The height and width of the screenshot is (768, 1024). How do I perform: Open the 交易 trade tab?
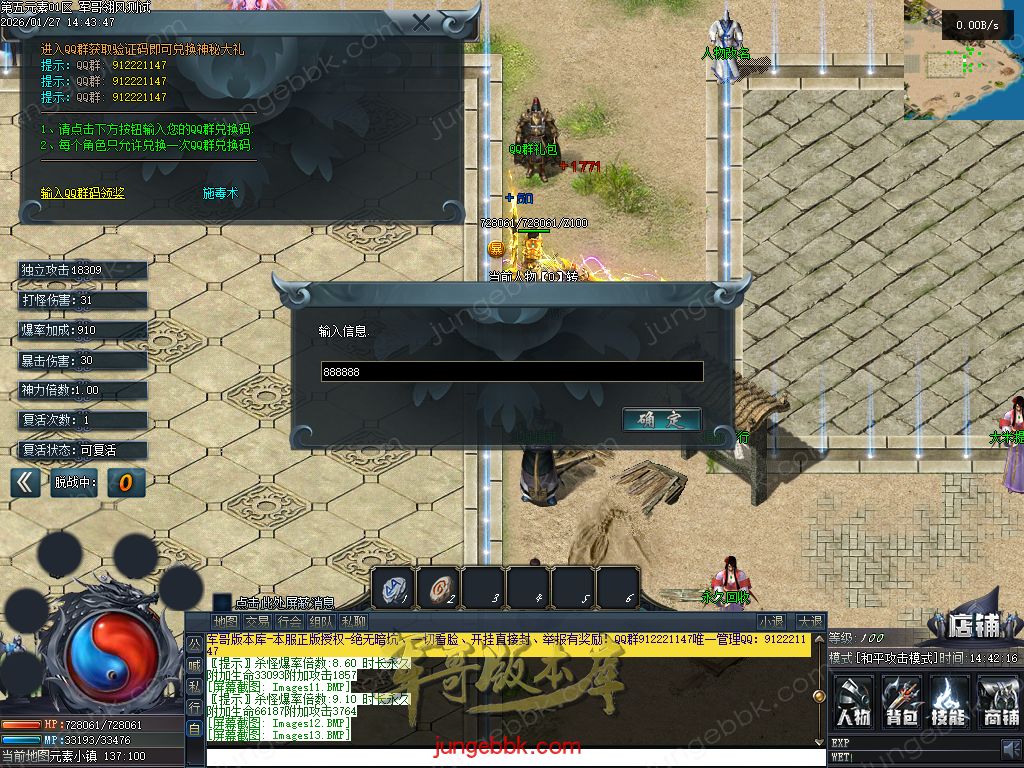(x=257, y=622)
